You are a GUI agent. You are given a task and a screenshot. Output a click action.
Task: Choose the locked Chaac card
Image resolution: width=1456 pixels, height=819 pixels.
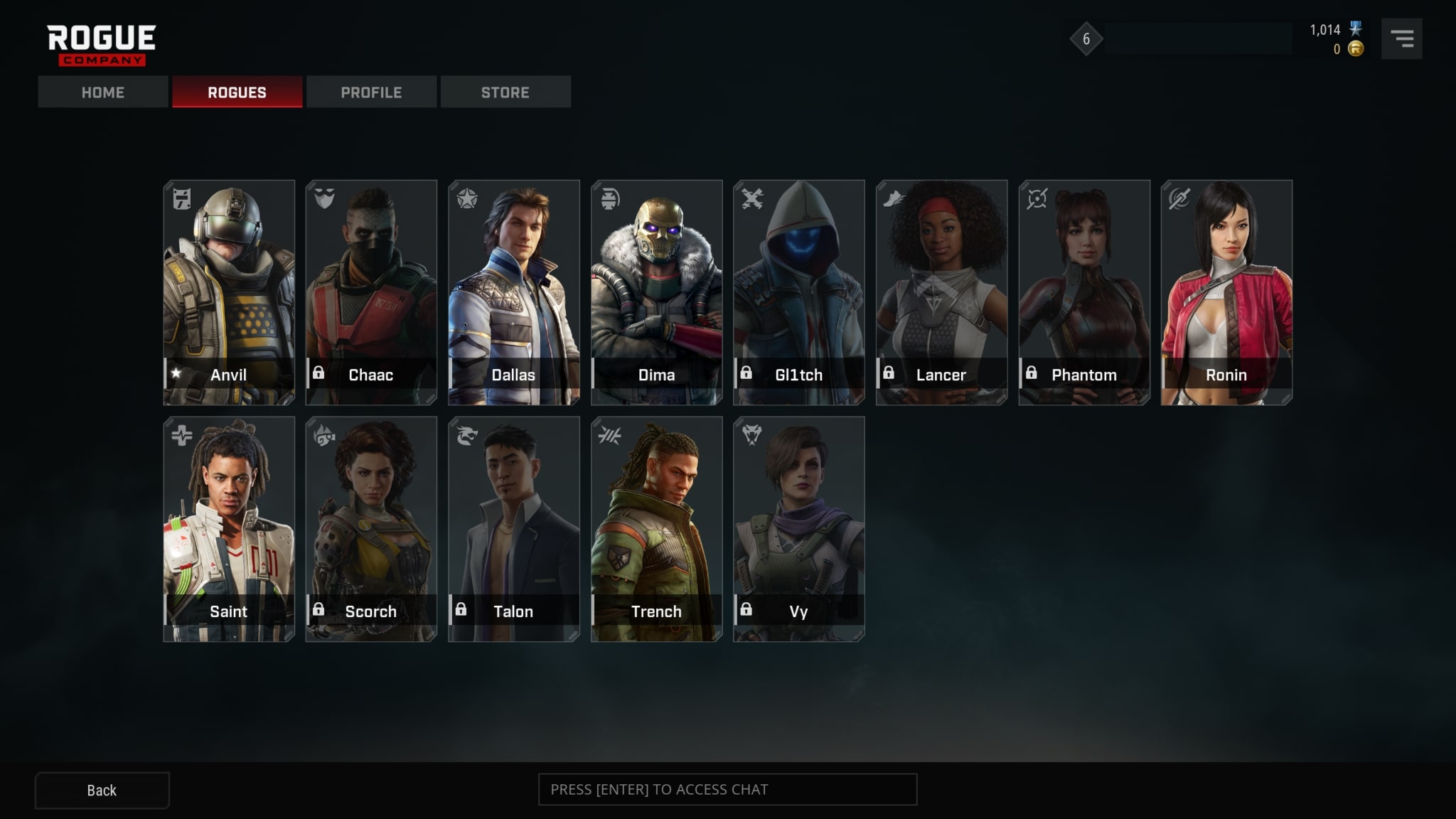(x=371, y=292)
